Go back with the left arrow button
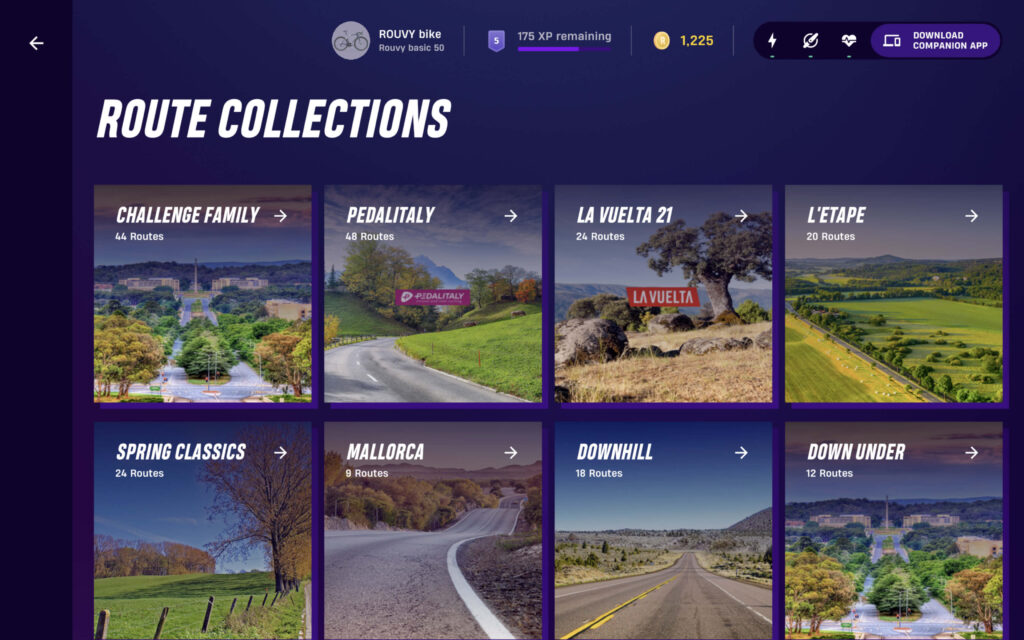The height and width of the screenshot is (640, 1024). pyautogui.click(x=37, y=43)
